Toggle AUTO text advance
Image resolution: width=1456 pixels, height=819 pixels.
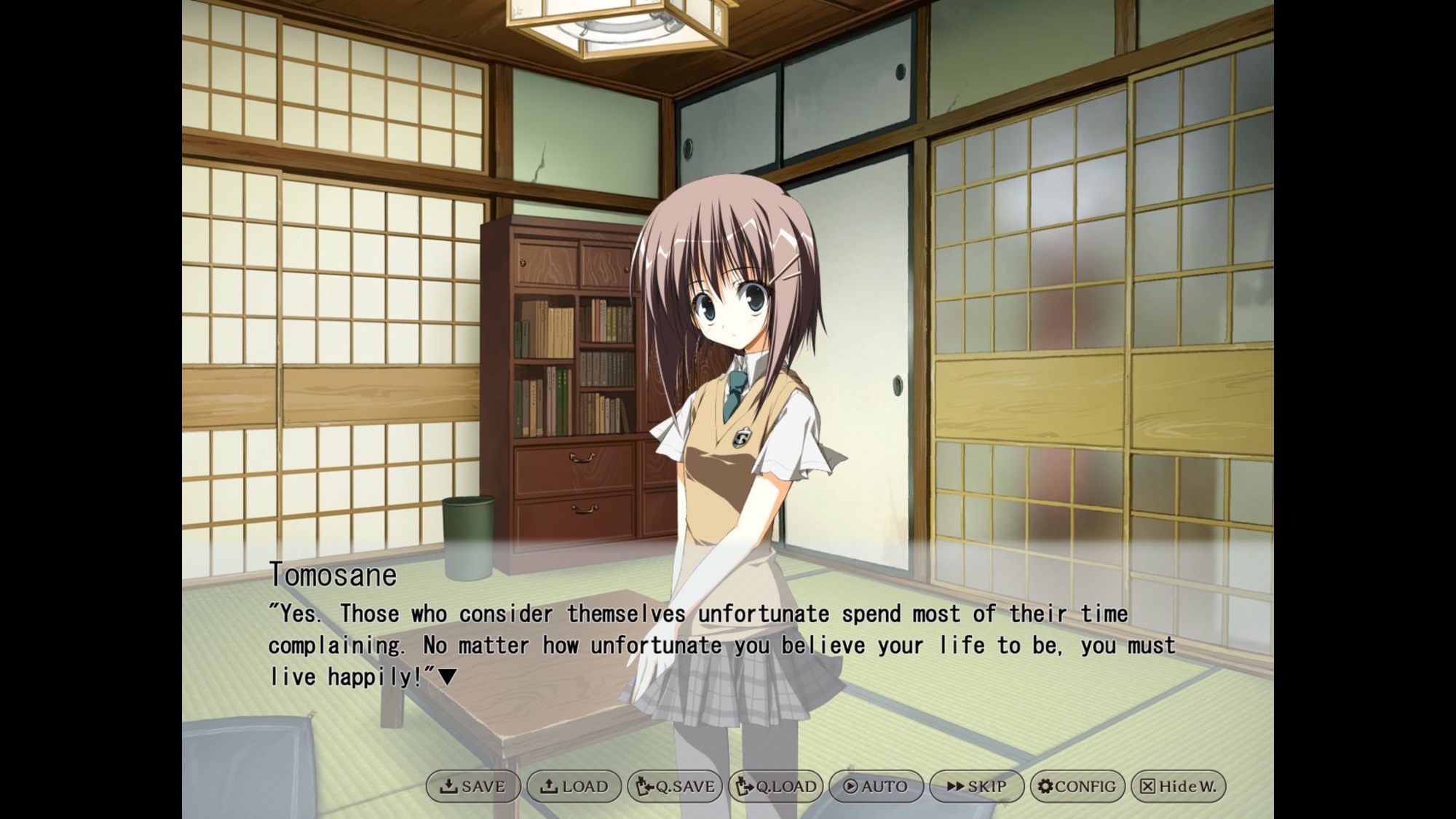tap(876, 786)
